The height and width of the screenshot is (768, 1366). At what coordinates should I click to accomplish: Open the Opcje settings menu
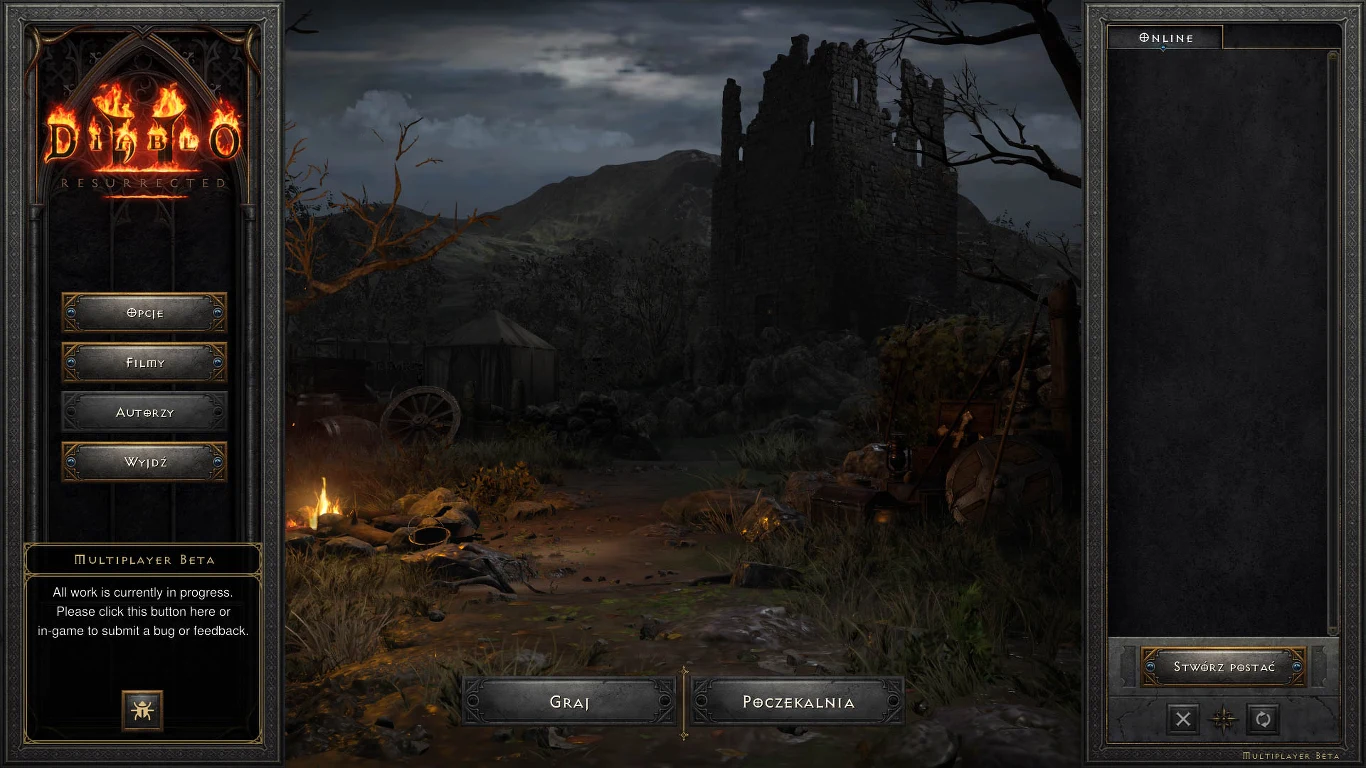[145, 313]
